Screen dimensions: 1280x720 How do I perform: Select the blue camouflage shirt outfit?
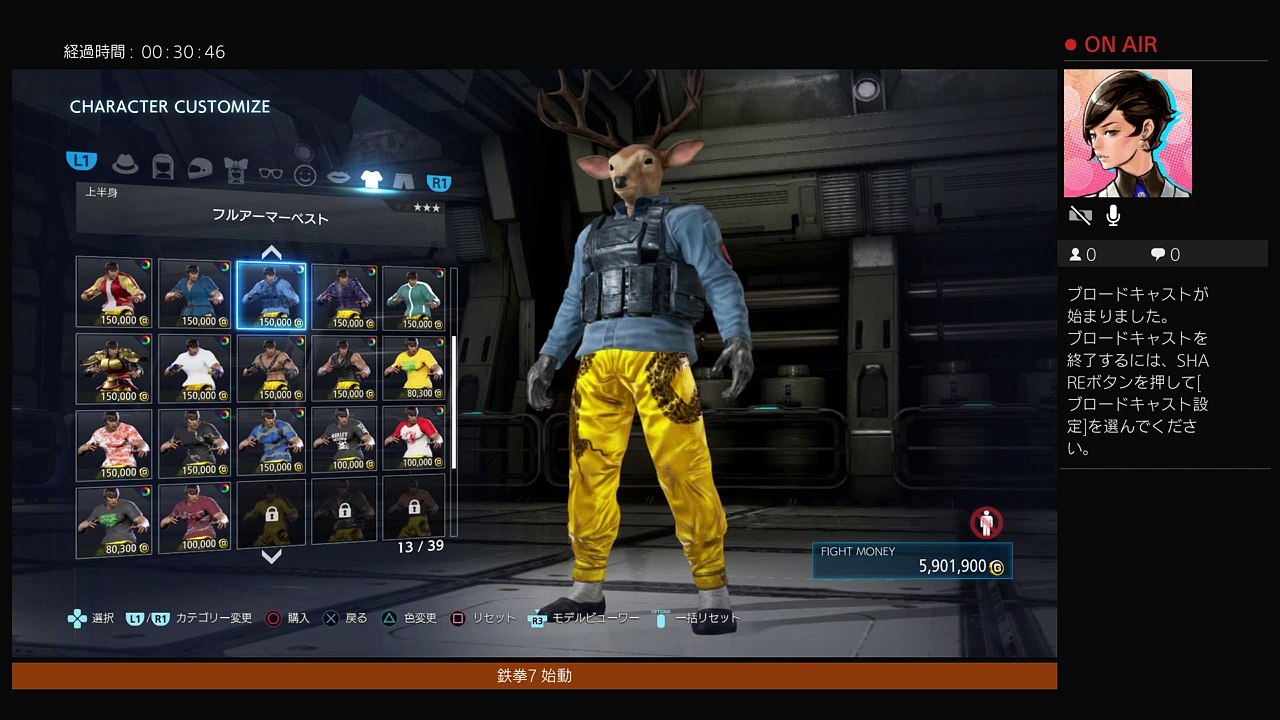pyautogui.click(x=271, y=441)
